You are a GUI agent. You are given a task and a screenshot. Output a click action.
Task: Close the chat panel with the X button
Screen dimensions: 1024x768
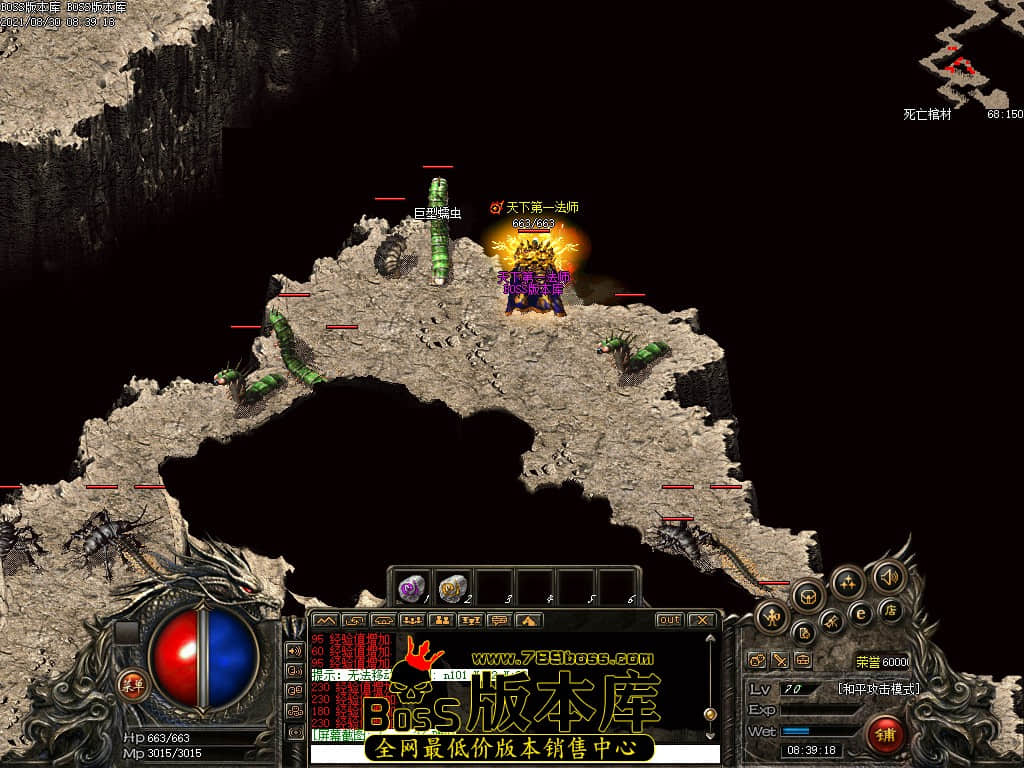pyautogui.click(x=702, y=620)
